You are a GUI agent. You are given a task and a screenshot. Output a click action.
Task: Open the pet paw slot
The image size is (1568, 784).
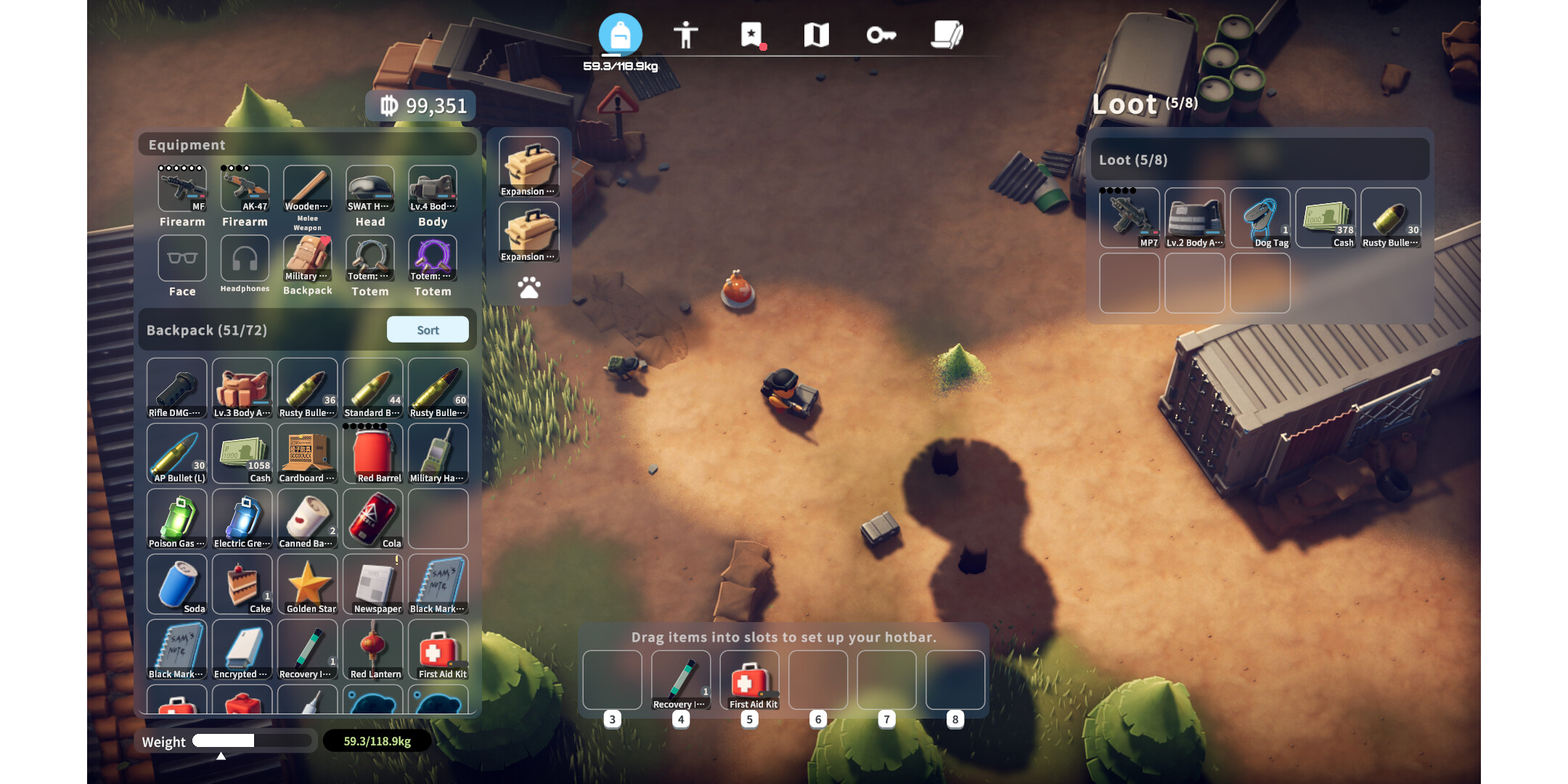[x=529, y=287]
